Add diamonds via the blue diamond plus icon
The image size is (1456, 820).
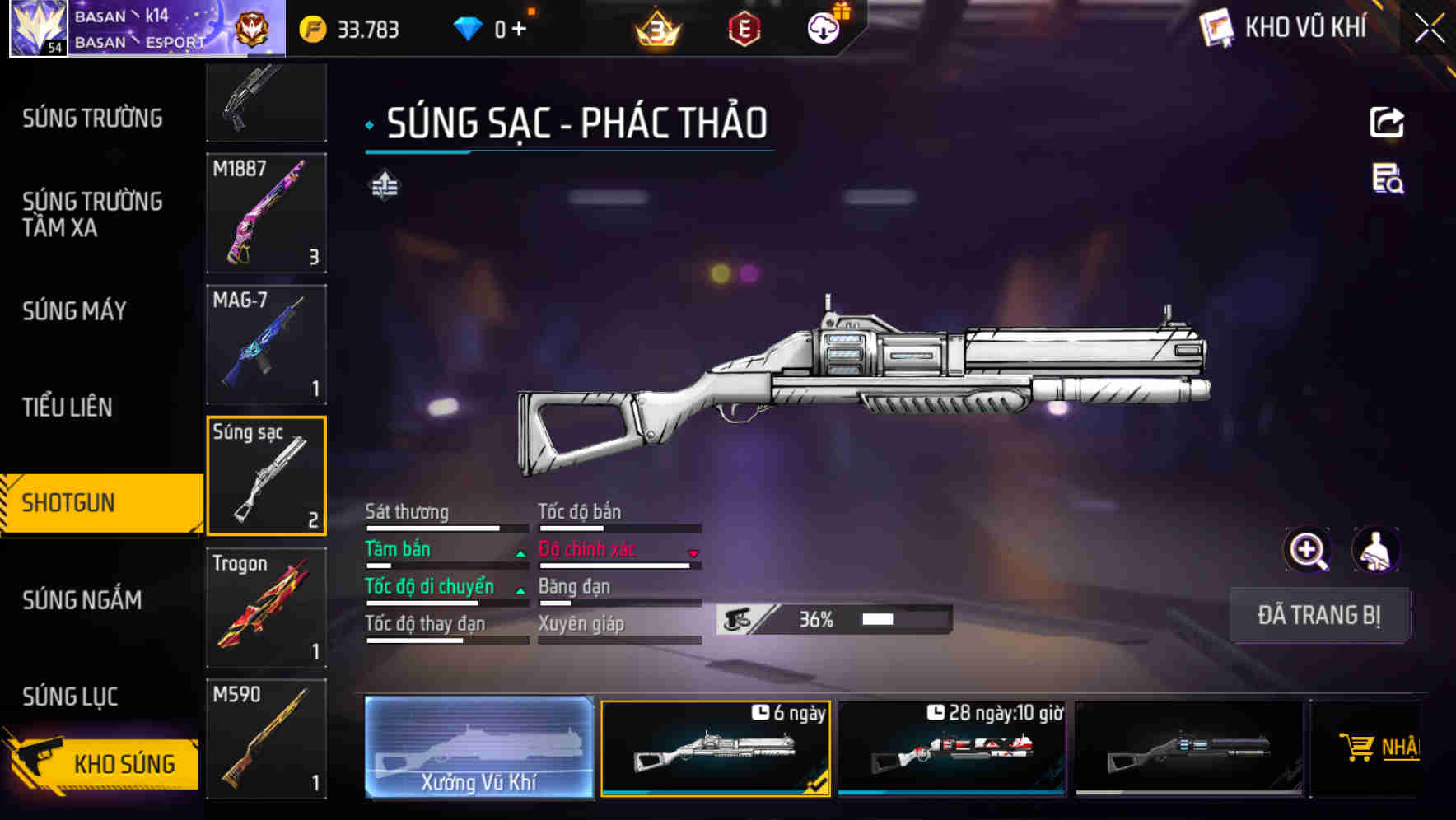pyautogui.click(x=519, y=29)
